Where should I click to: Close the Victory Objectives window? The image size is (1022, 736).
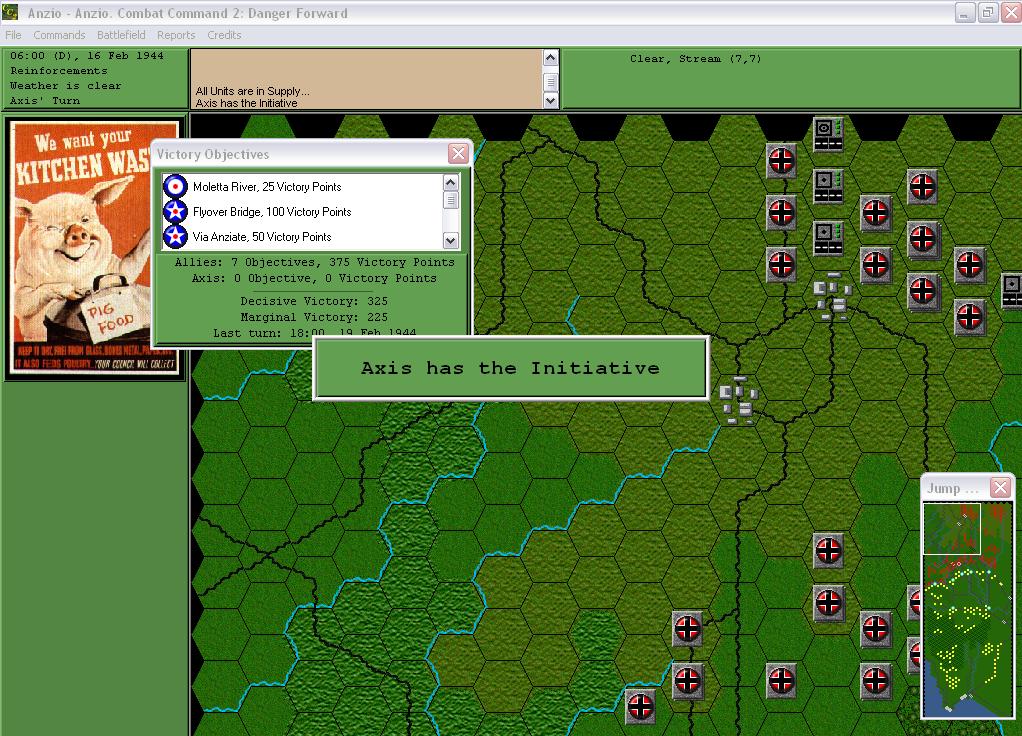[458, 153]
